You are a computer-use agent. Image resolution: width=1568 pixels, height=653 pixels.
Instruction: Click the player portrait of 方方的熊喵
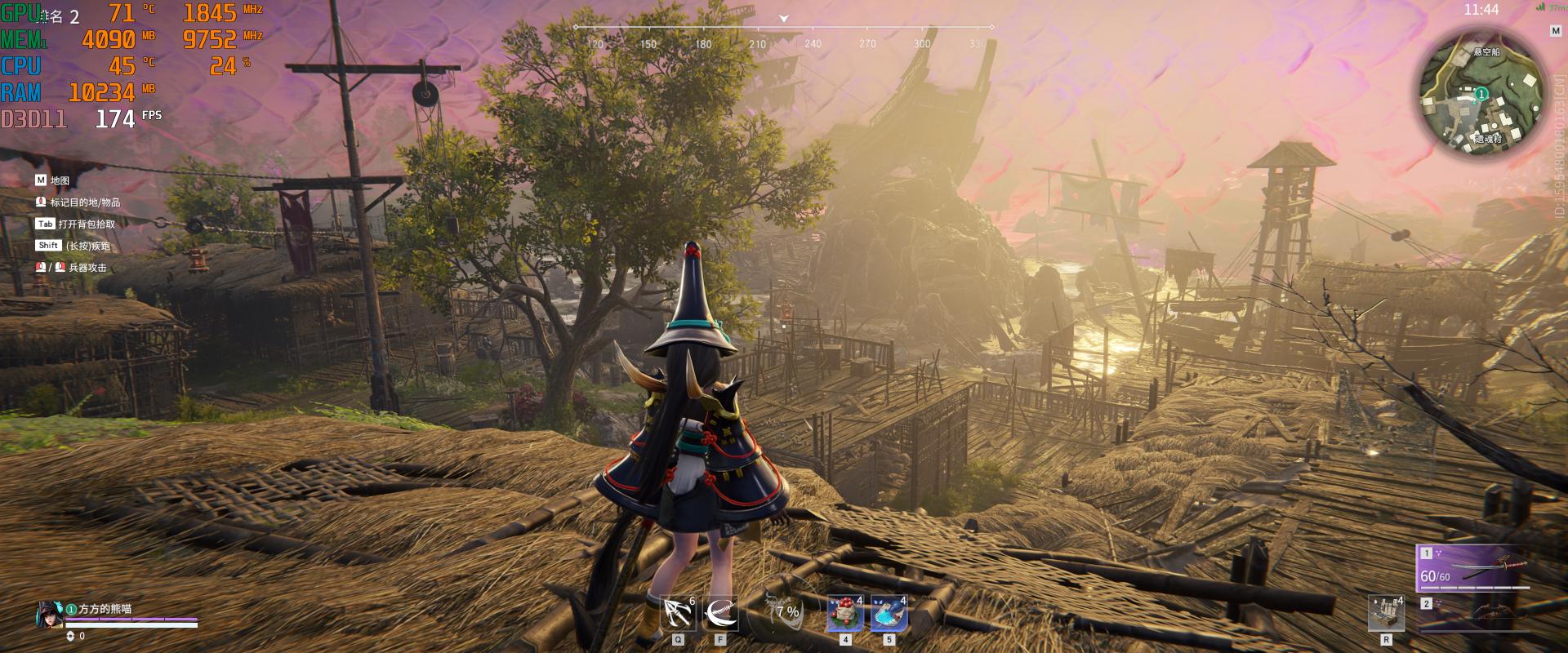[49, 615]
